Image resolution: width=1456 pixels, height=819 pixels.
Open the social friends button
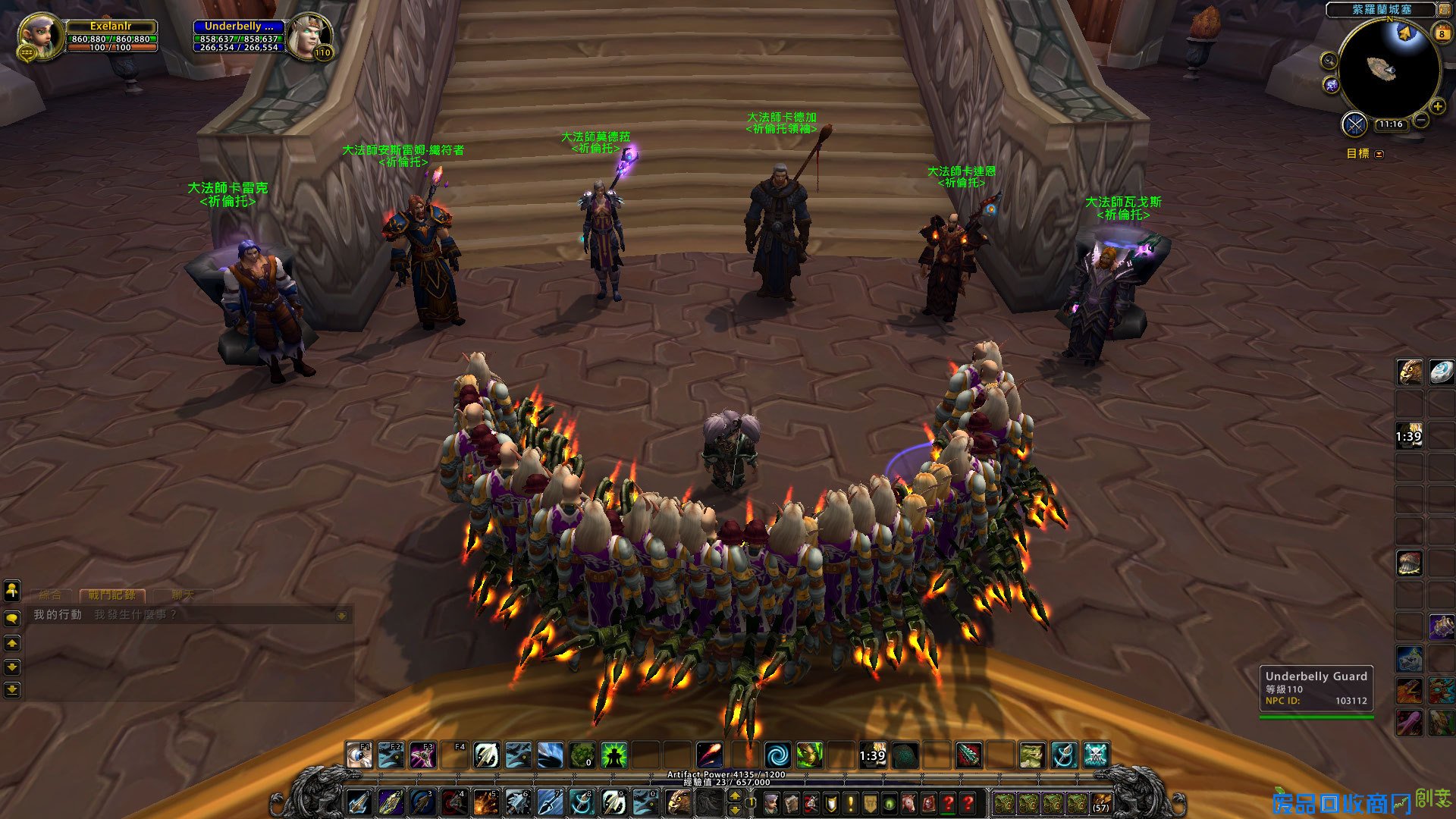(12, 590)
